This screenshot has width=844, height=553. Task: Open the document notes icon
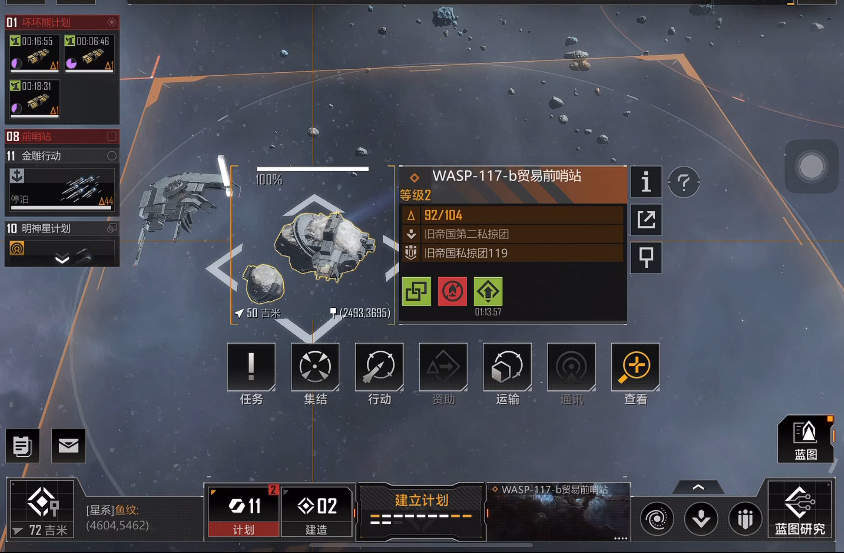(x=22, y=445)
